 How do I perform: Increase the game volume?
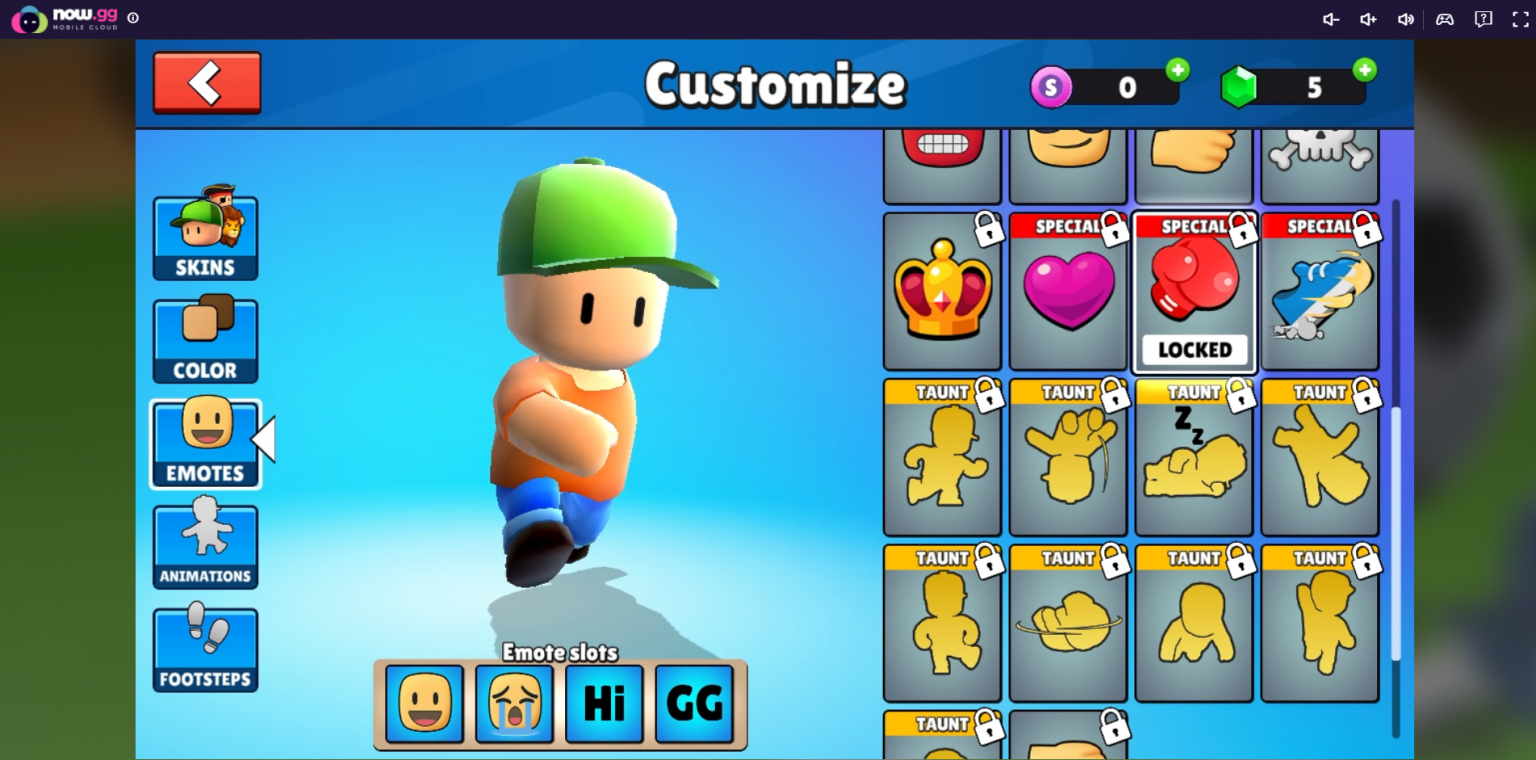tap(1368, 19)
